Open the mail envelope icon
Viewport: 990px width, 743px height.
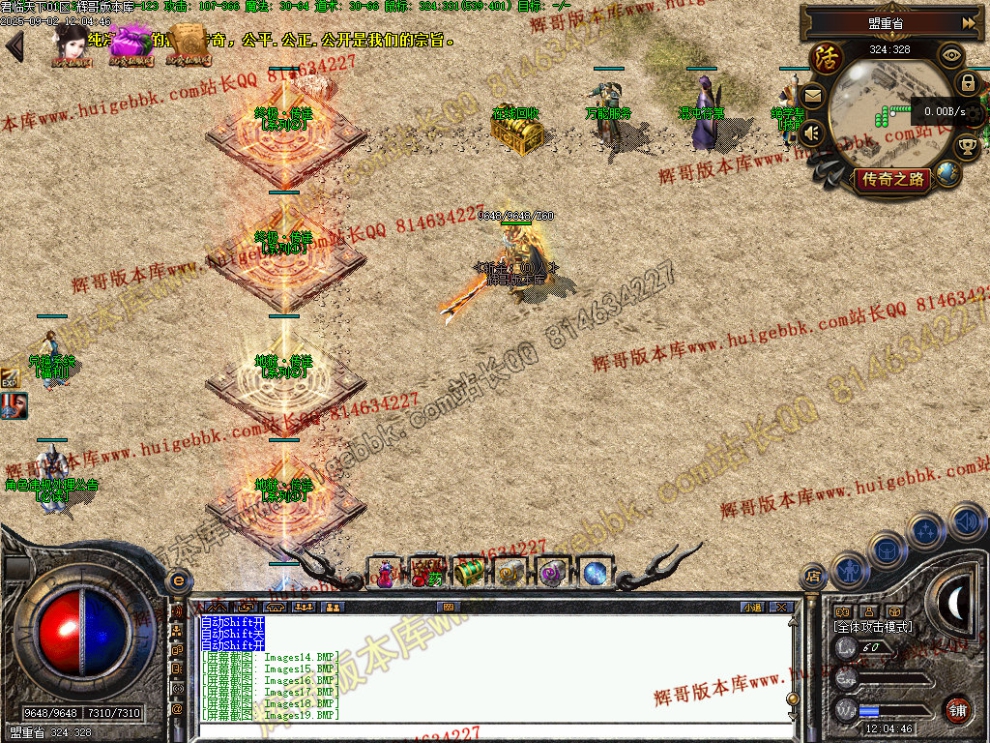click(812, 97)
